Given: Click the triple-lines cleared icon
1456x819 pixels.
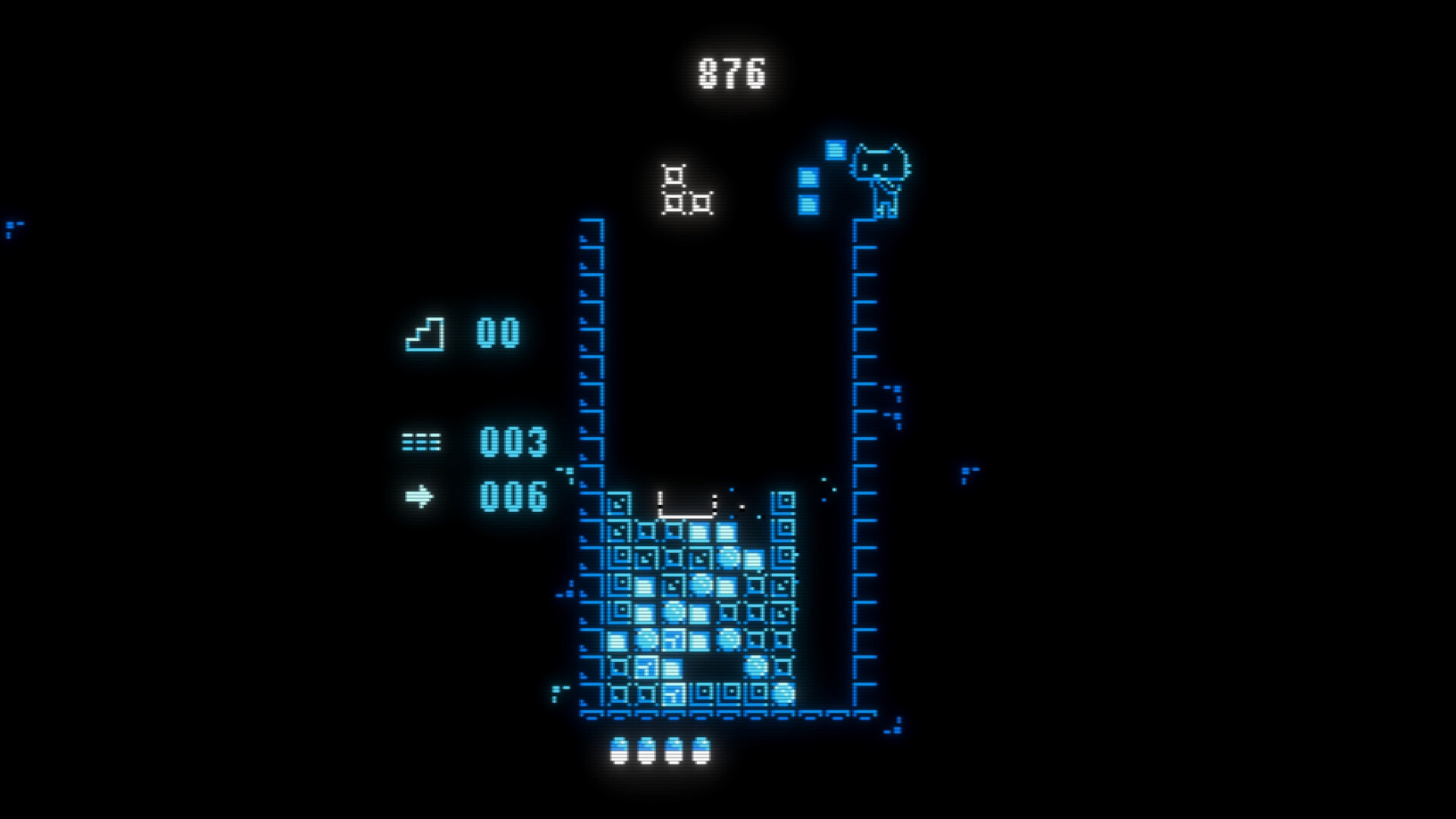Looking at the screenshot, I should (x=422, y=442).
